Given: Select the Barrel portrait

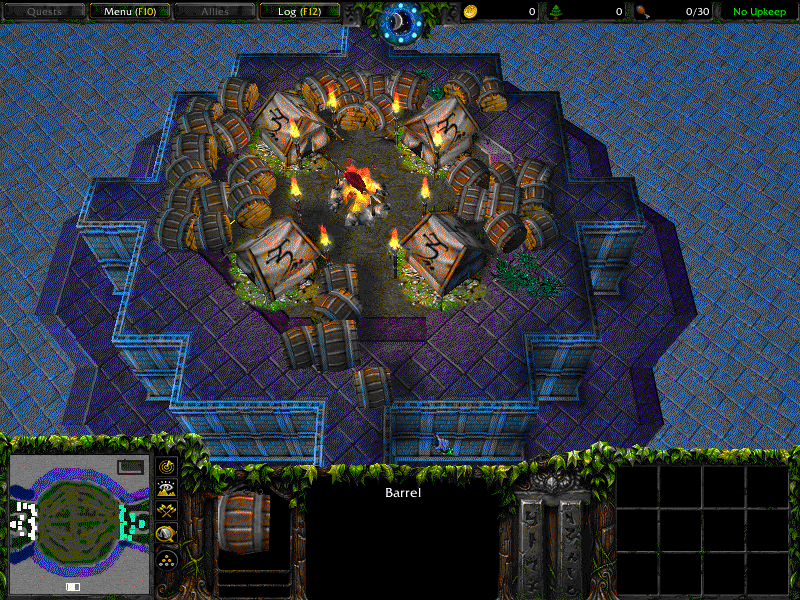Looking at the screenshot, I should [x=243, y=521].
